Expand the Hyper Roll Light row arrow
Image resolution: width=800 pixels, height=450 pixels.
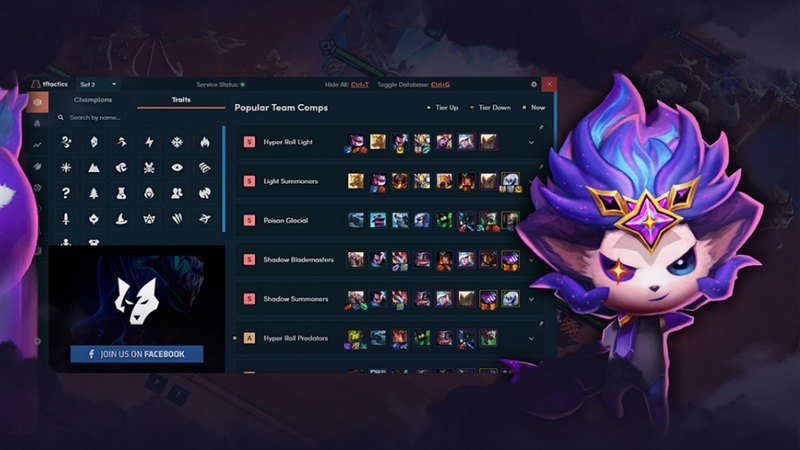[x=531, y=143]
